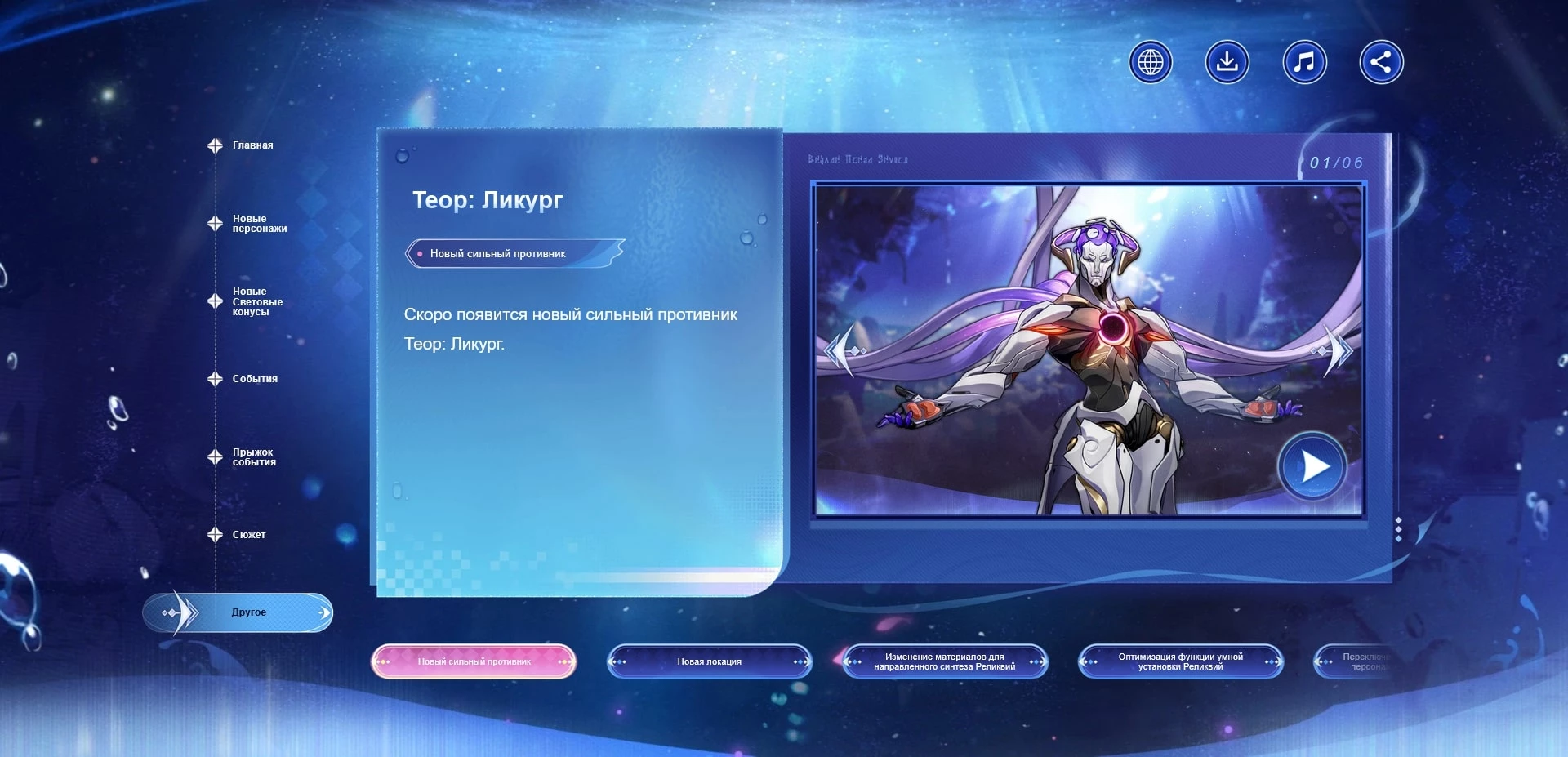Open the share icon button

point(1381,62)
